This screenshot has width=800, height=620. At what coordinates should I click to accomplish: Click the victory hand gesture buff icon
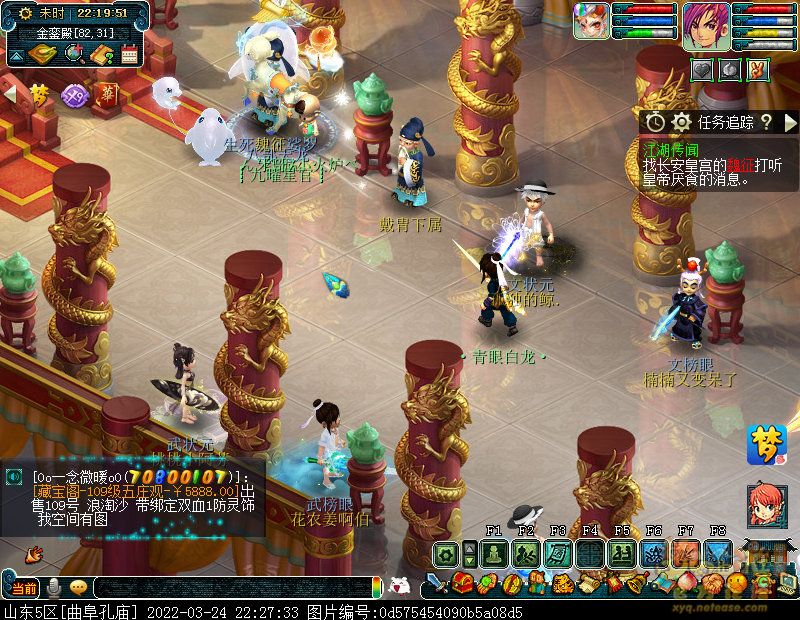pyautogui.click(x=759, y=70)
